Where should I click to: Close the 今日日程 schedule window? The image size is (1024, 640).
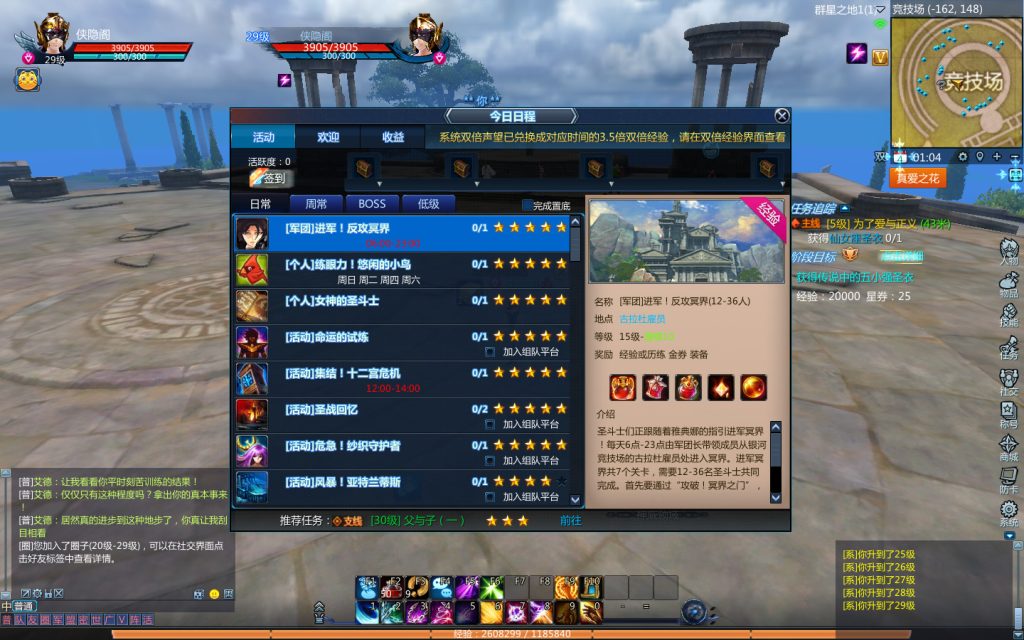tap(782, 116)
